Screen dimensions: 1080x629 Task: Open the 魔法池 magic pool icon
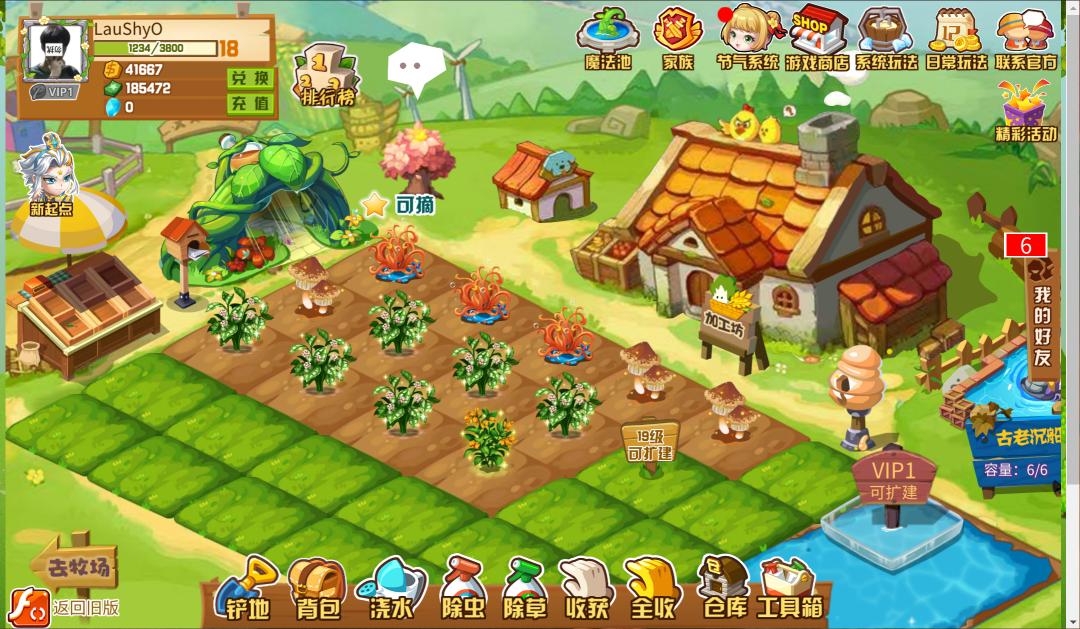[608, 37]
